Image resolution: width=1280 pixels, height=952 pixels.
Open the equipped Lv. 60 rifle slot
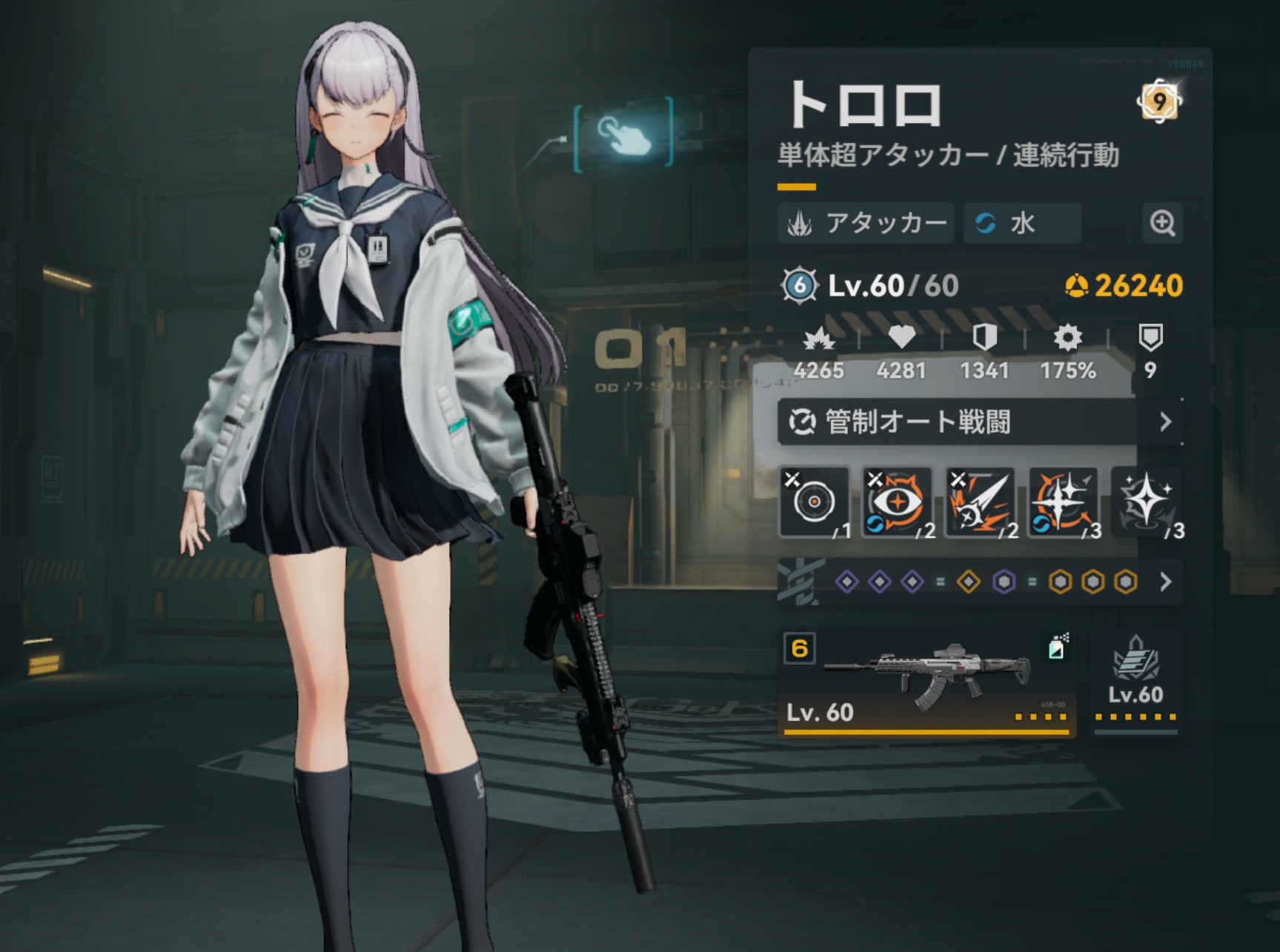tap(926, 682)
